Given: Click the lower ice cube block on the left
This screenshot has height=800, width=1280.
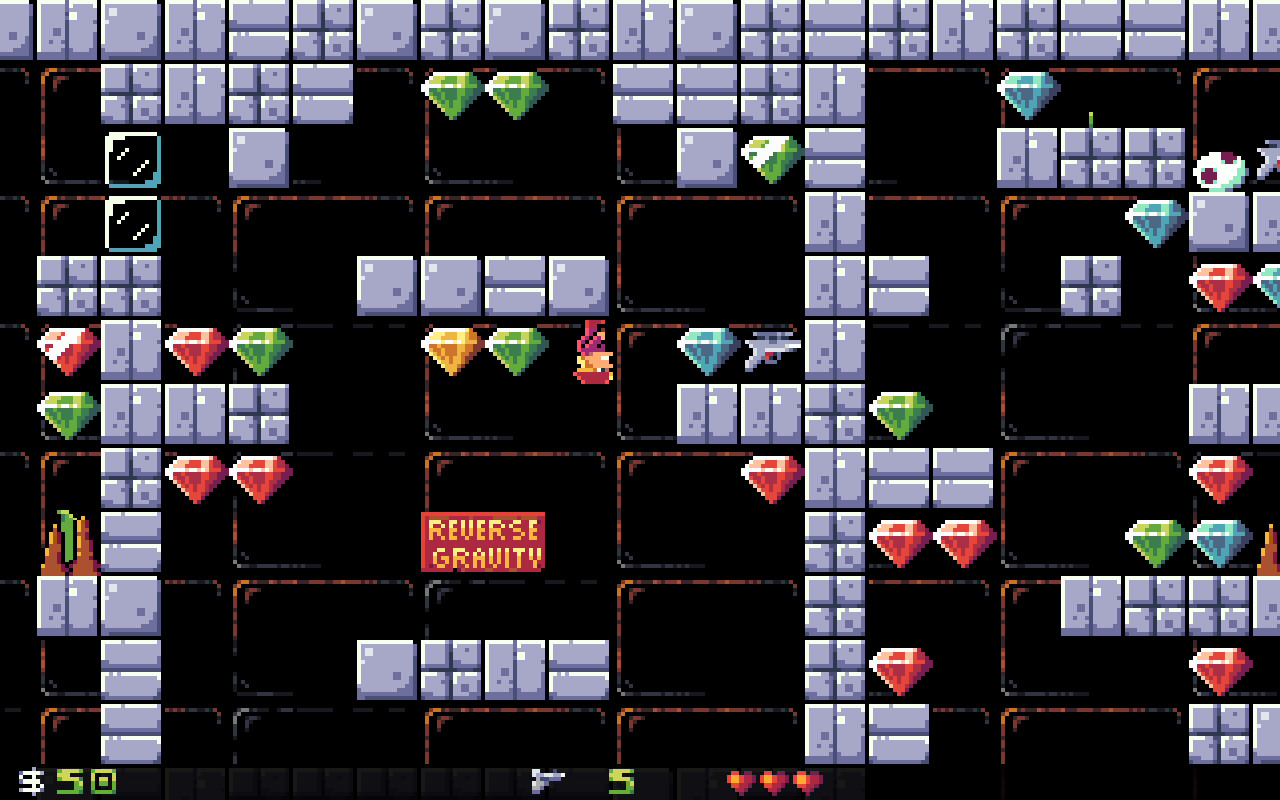Looking at the screenshot, I should click(x=130, y=224).
